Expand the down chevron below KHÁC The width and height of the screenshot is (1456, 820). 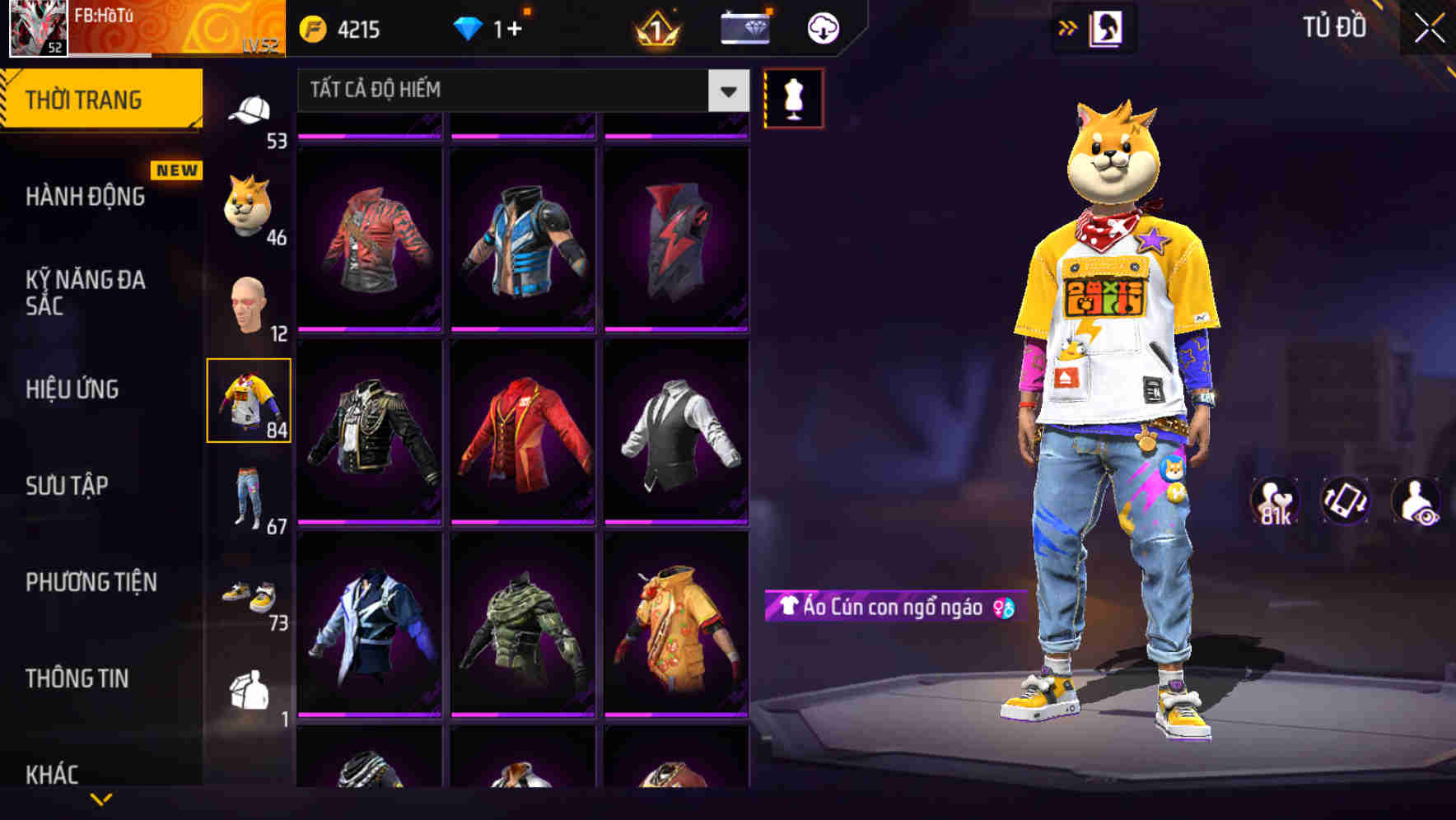point(101,799)
